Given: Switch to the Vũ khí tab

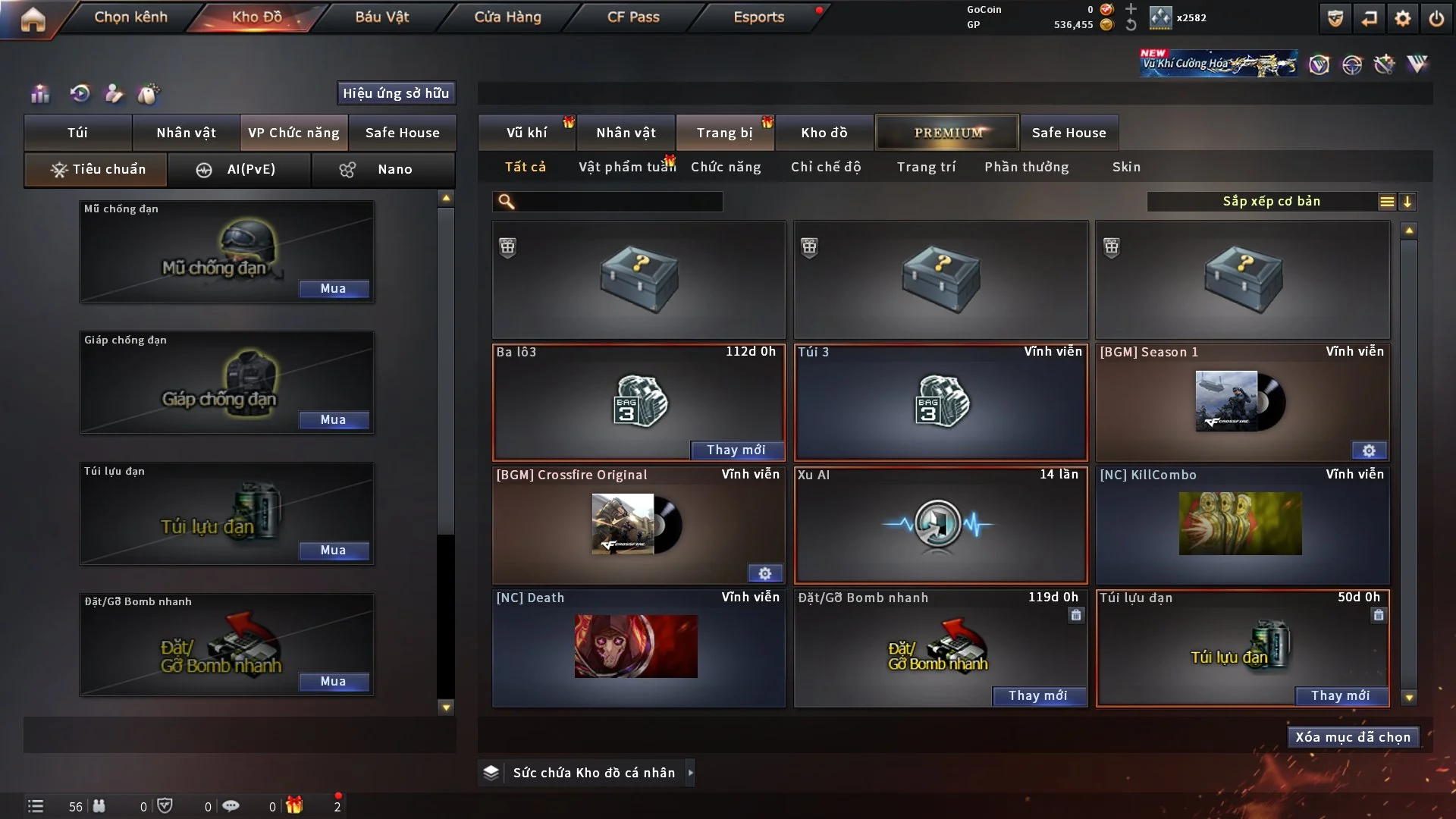Looking at the screenshot, I should point(526,133).
